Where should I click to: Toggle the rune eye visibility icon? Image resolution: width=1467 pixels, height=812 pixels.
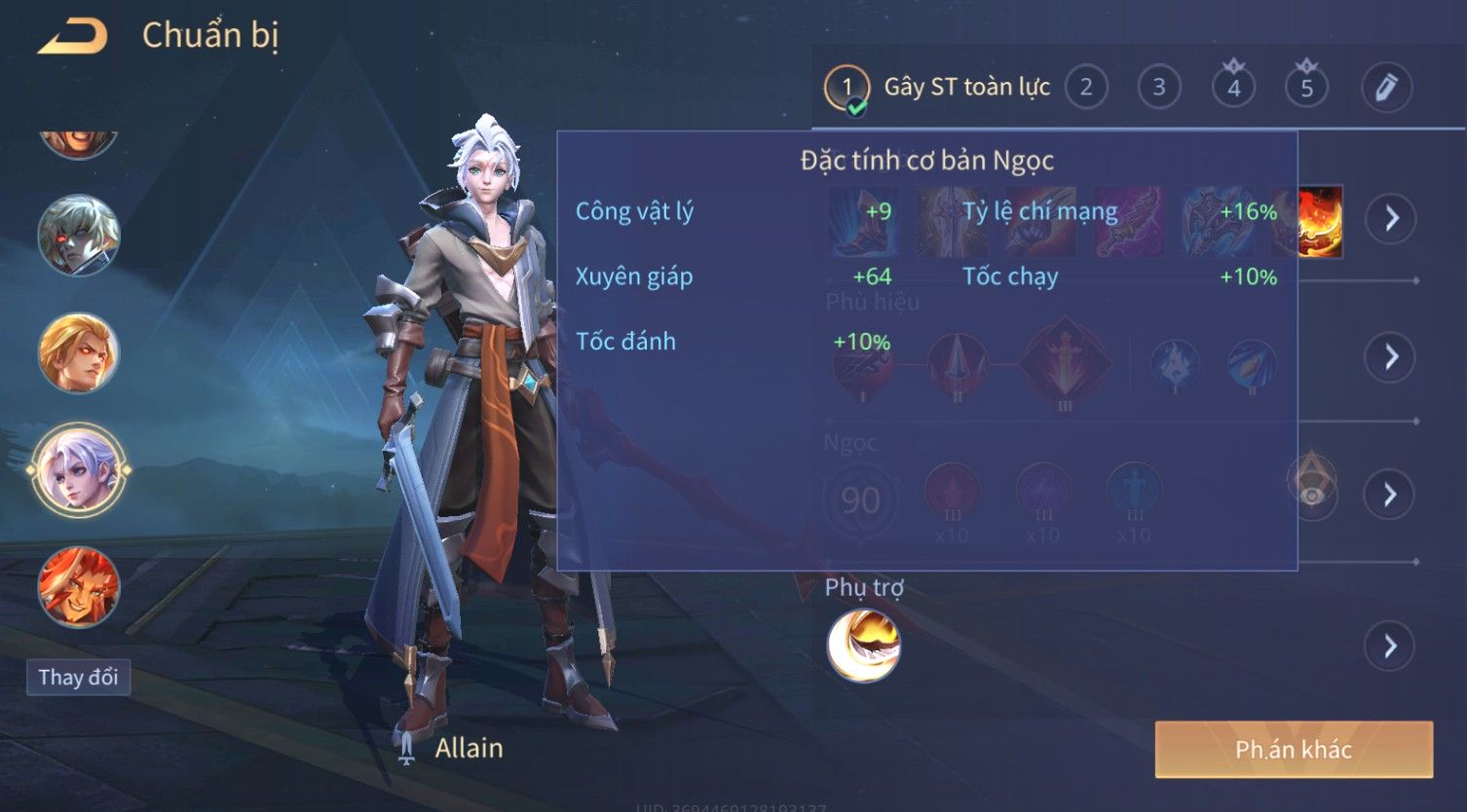(1312, 496)
